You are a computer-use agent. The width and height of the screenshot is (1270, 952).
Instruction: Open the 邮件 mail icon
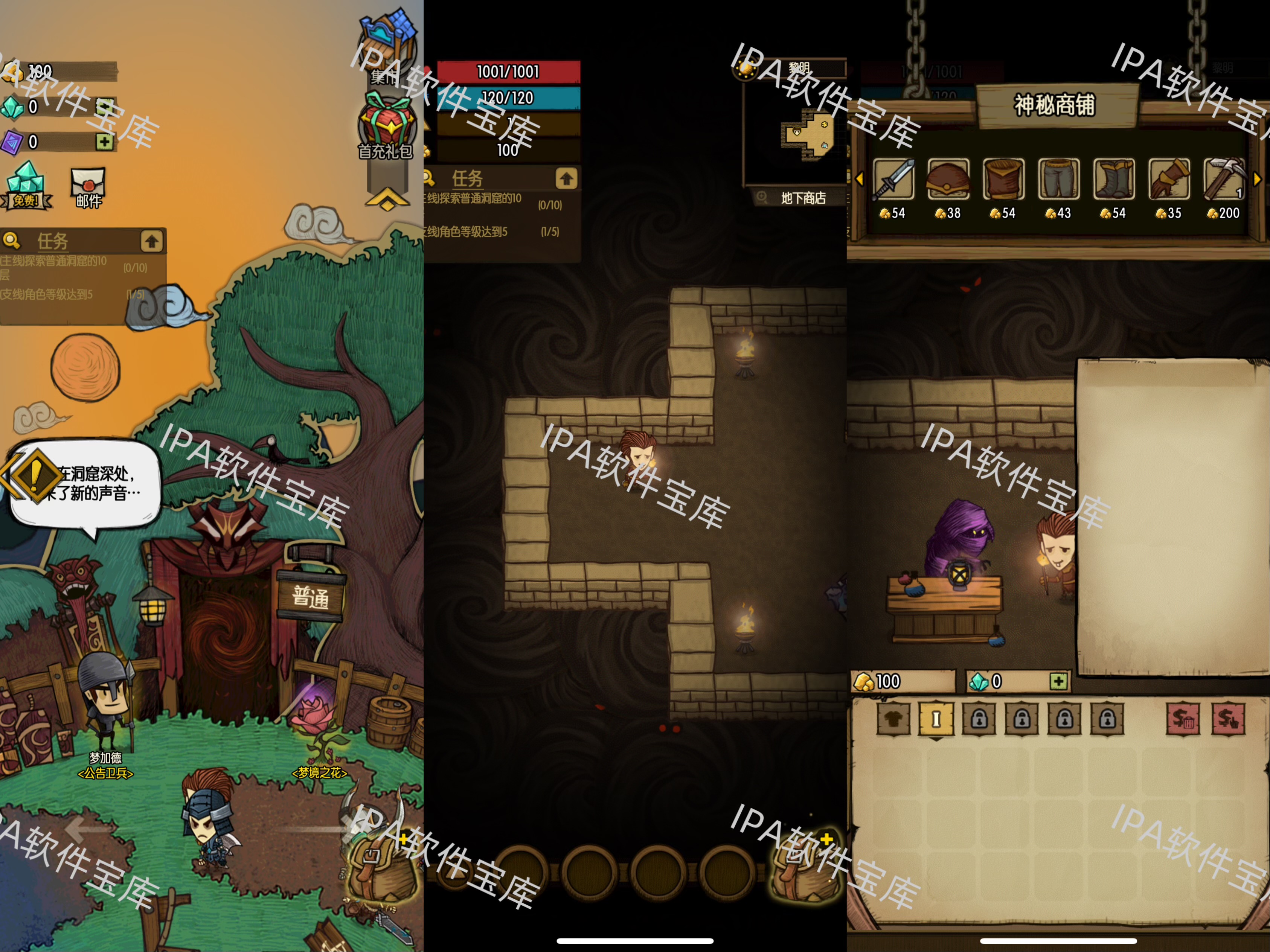point(88,187)
